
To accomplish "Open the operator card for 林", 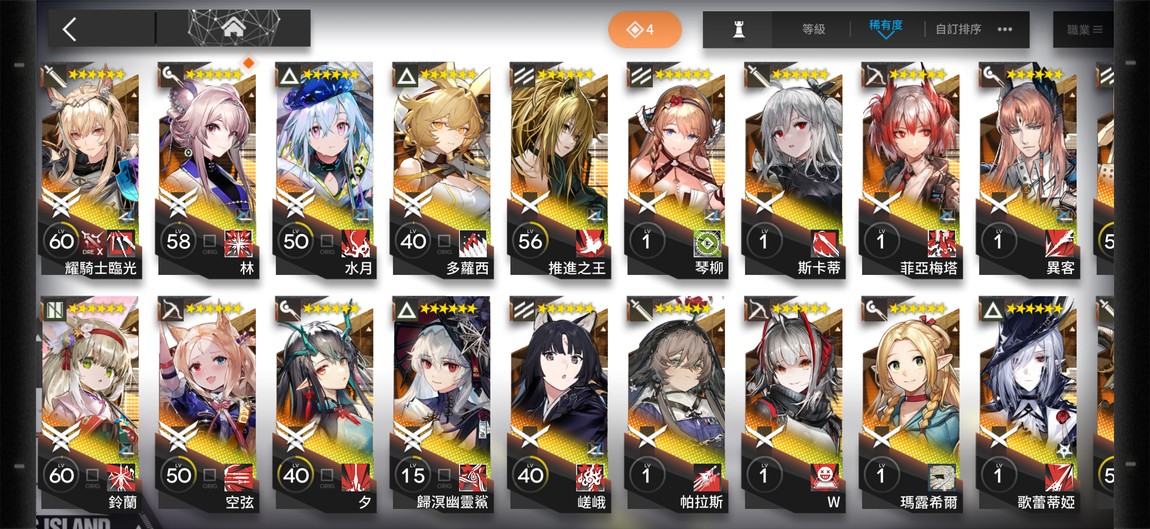I will [x=208, y=170].
